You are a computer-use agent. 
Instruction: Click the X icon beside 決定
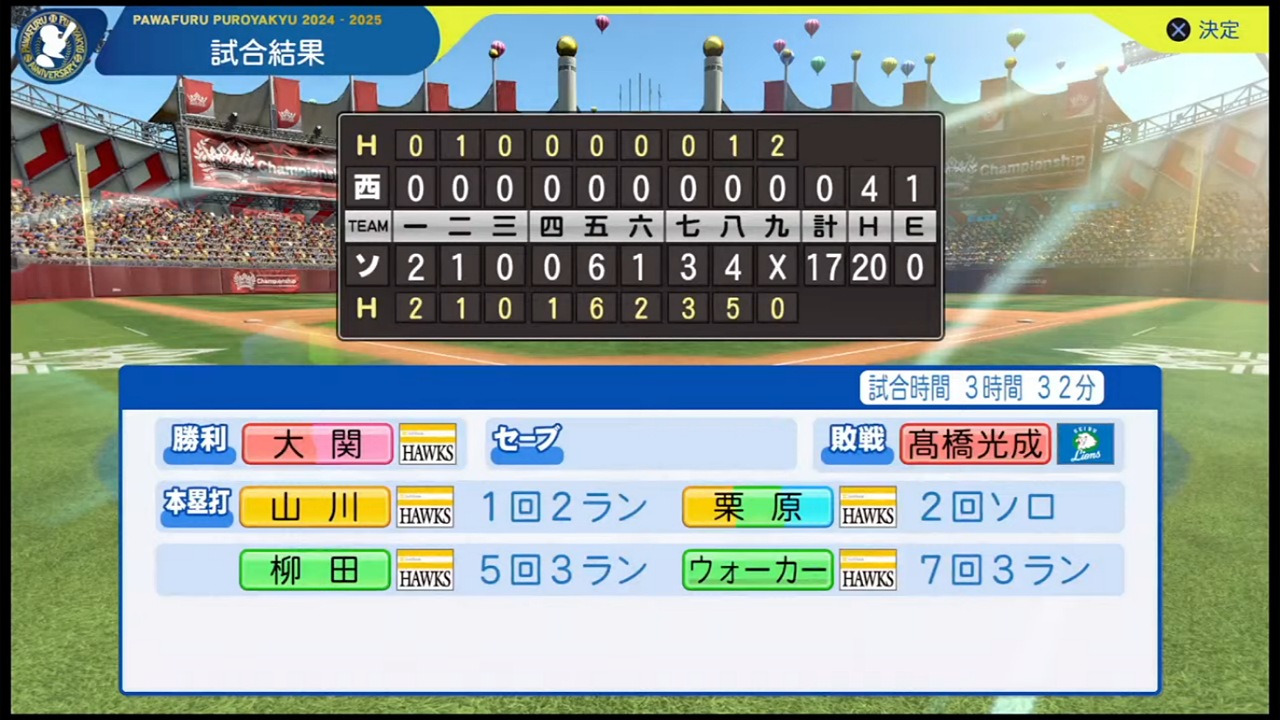[x=1178, y=30]
